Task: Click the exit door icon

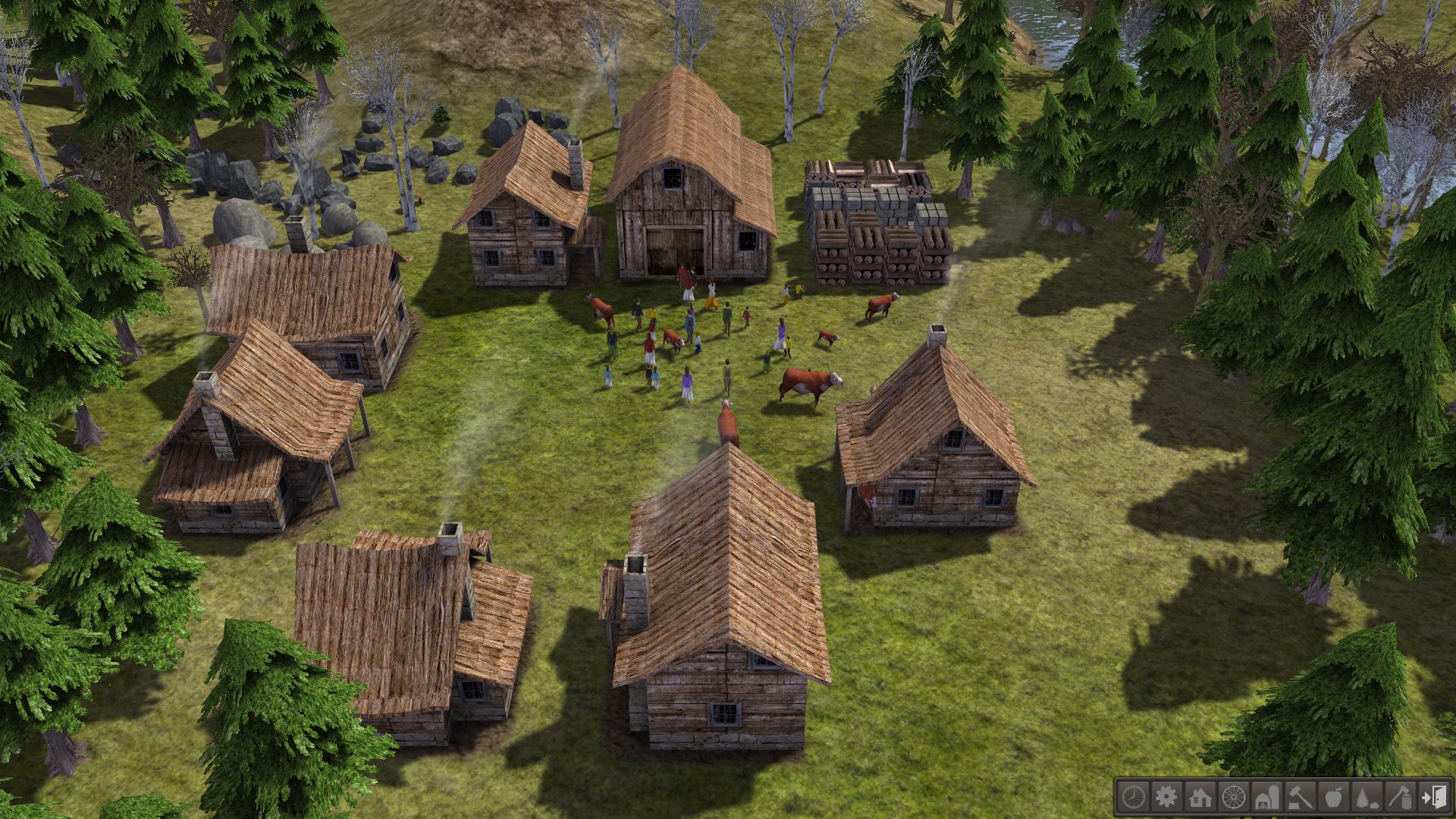Action: 1433,796
